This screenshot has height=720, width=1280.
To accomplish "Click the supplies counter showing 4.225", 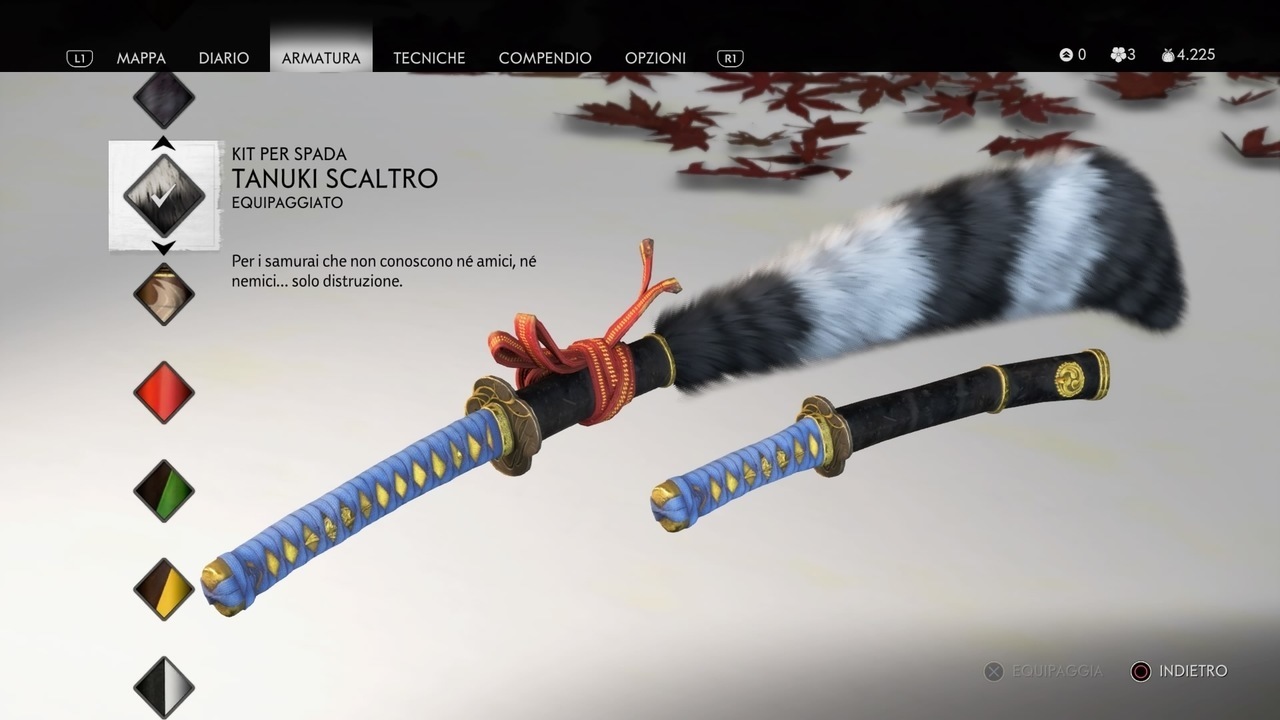I will pos(1188,55).
